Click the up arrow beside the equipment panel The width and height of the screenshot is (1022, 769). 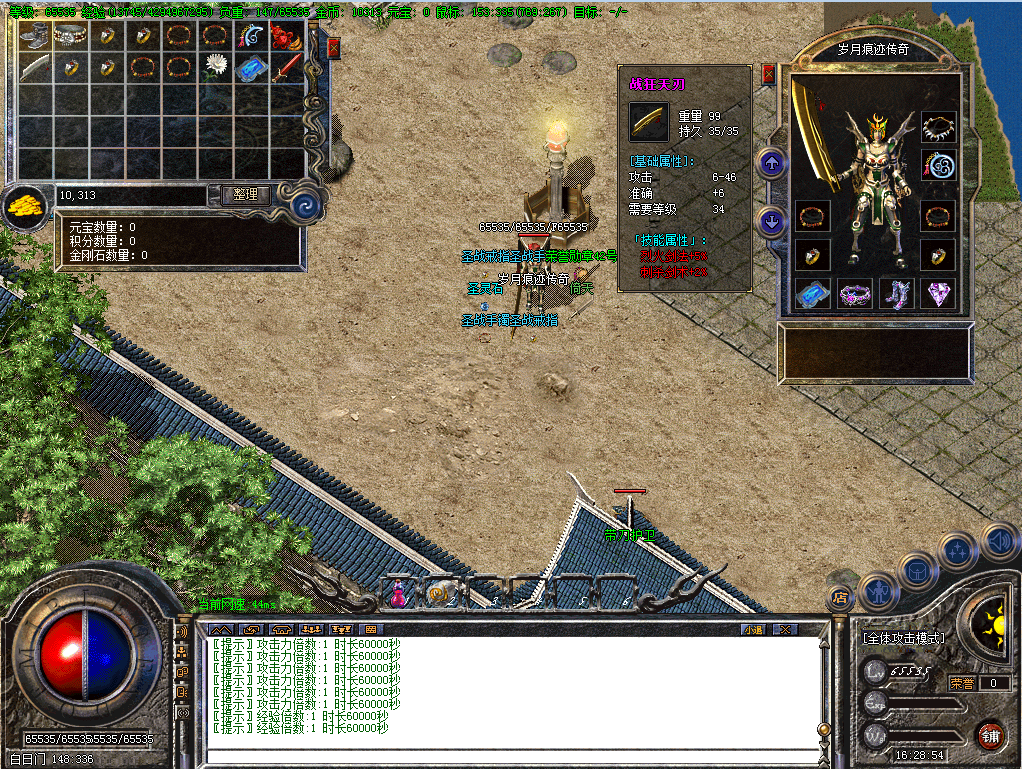tap(771, 163)
